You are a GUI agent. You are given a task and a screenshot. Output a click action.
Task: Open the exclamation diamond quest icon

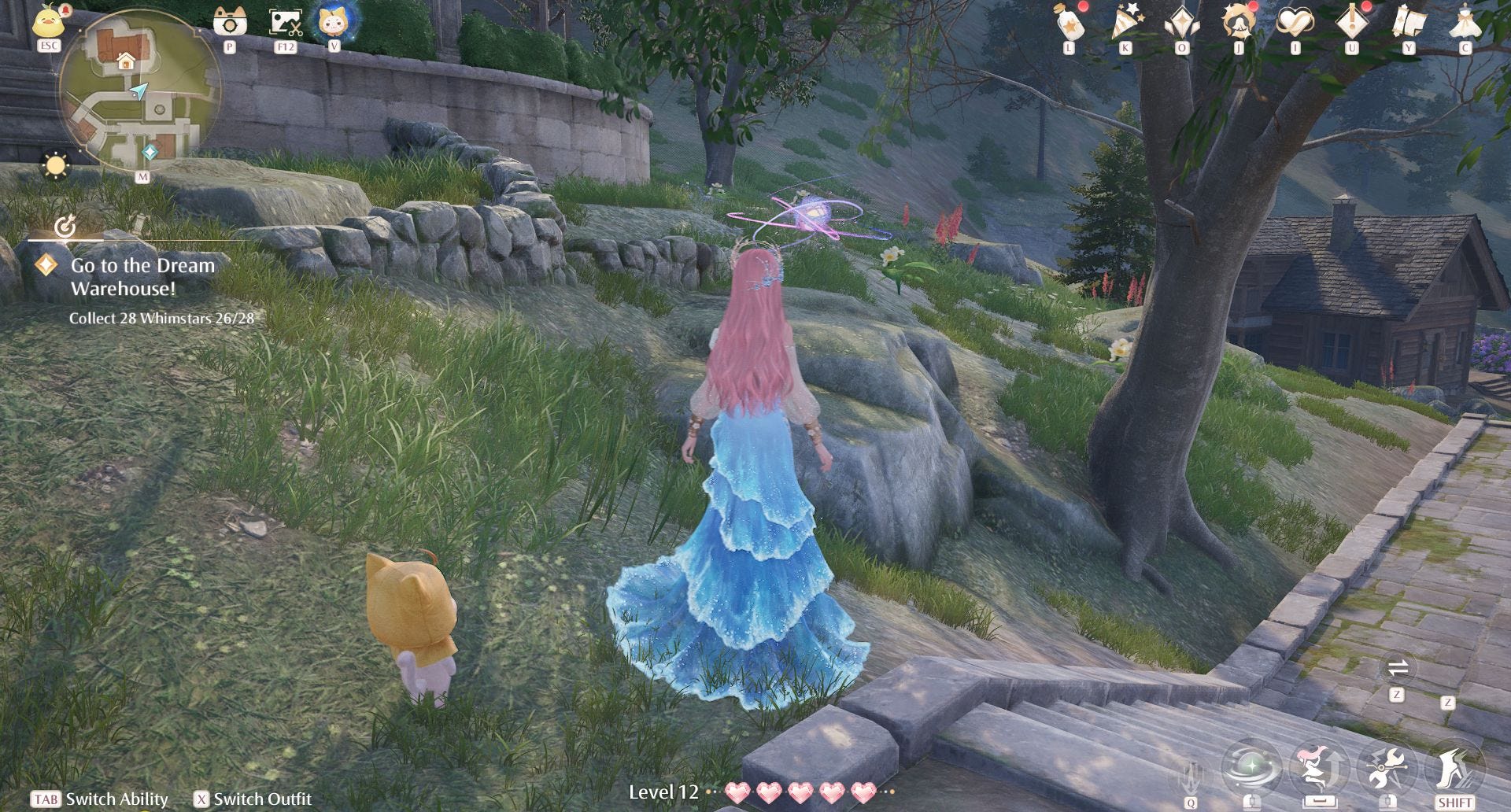point(1352,22)
